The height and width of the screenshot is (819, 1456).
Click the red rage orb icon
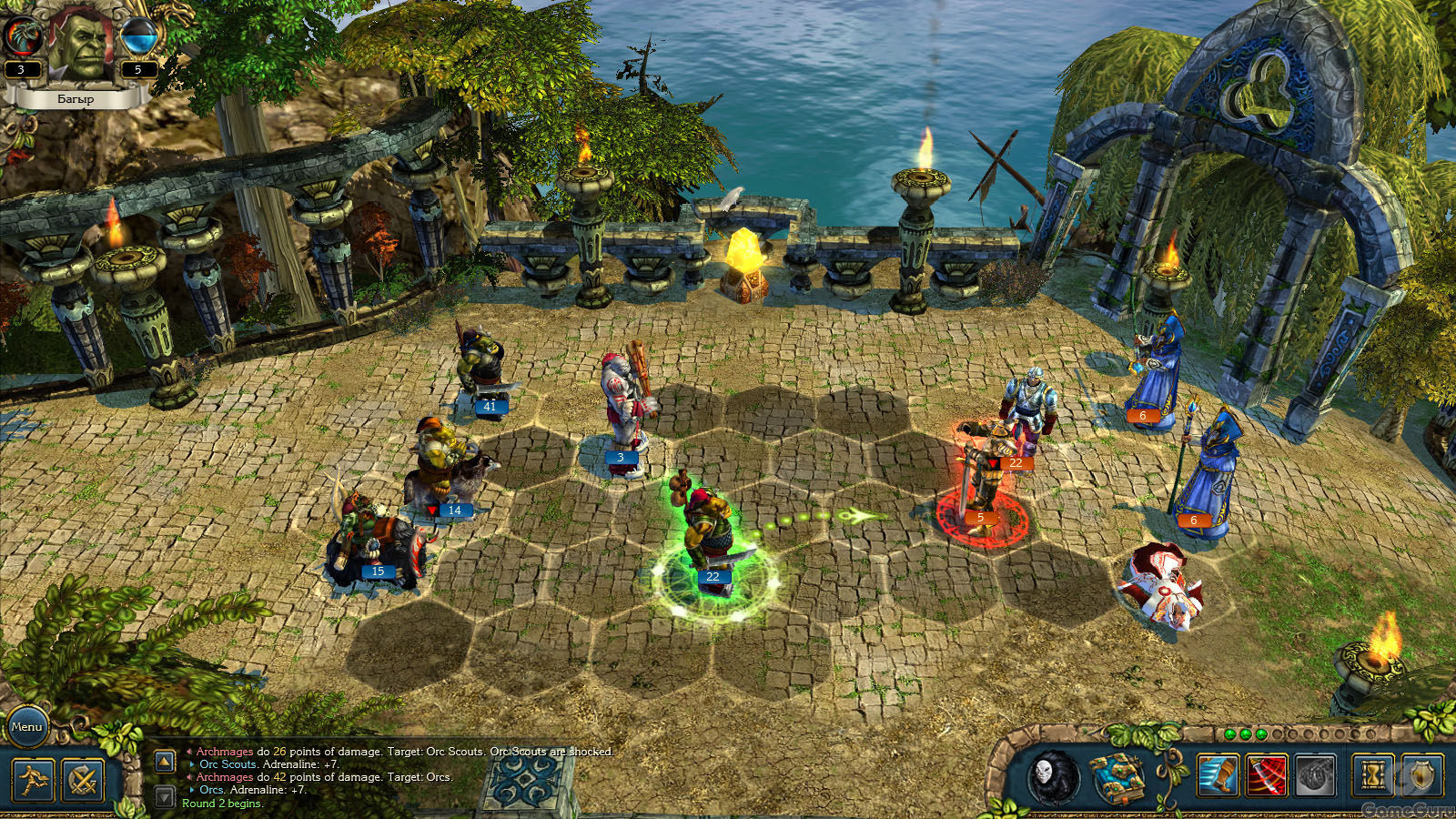click(20, 38)
